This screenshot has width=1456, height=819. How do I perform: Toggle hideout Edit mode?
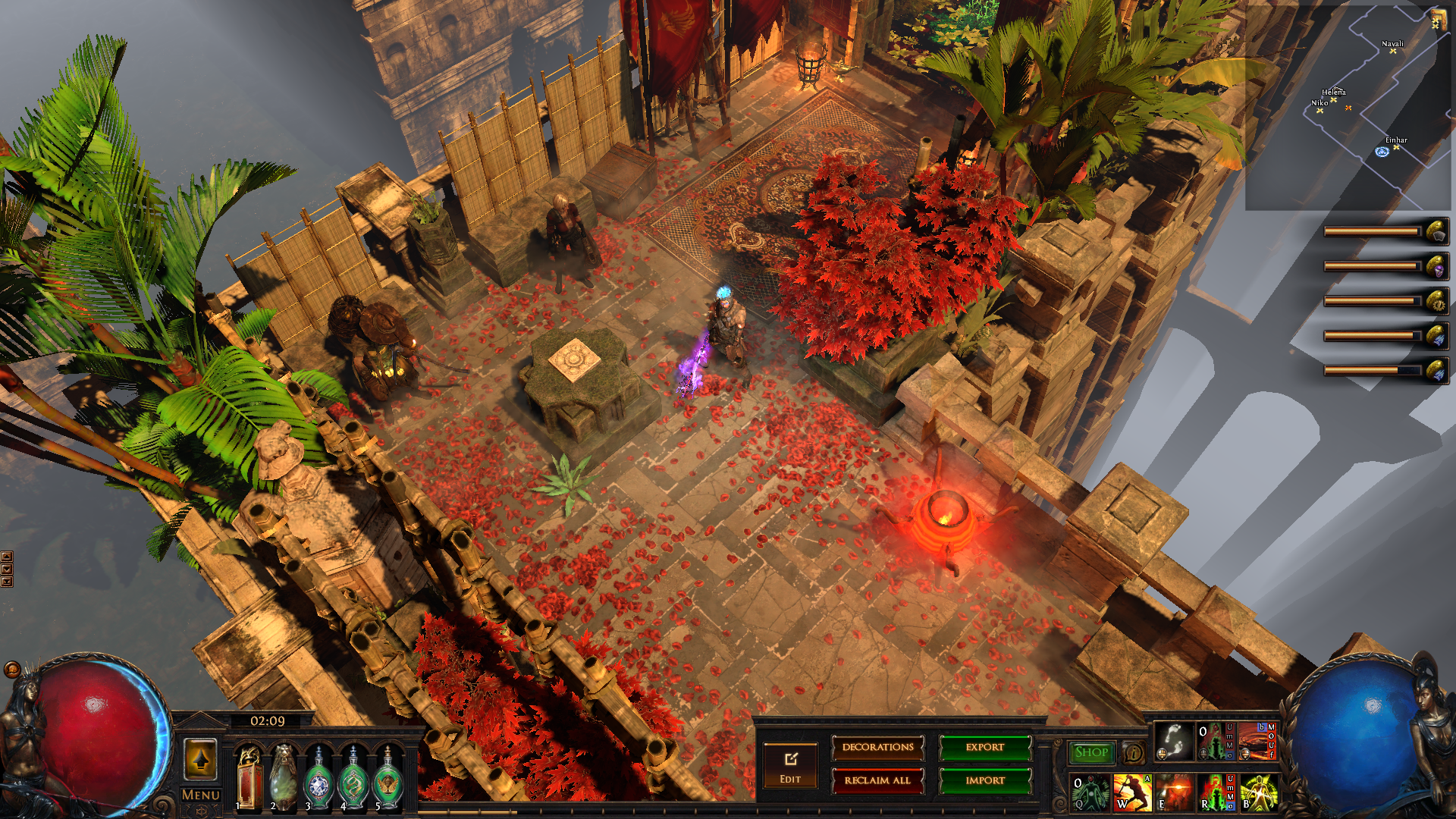(x=790, y=766)
